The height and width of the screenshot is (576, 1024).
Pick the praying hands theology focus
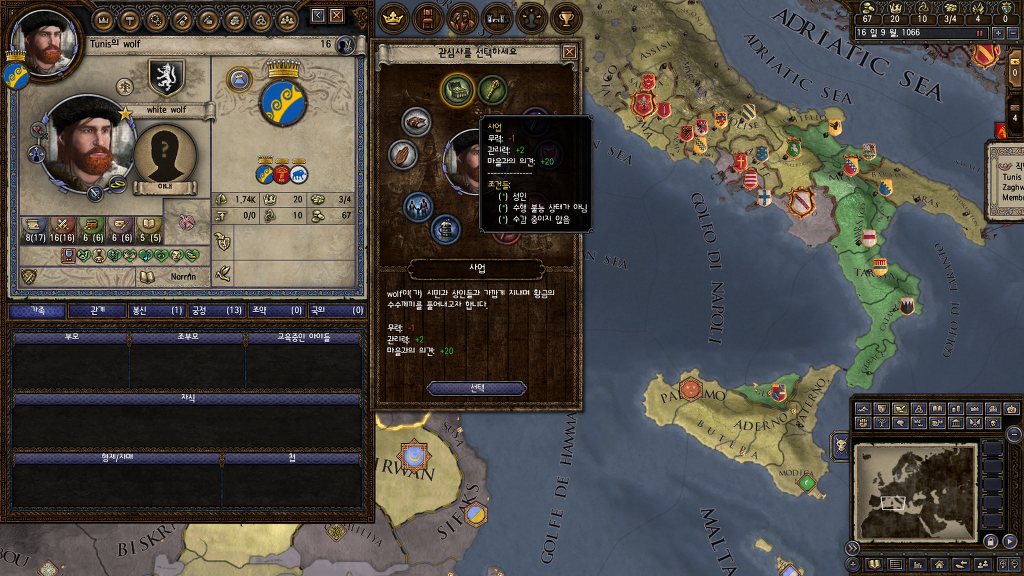[x=403, y=155]
